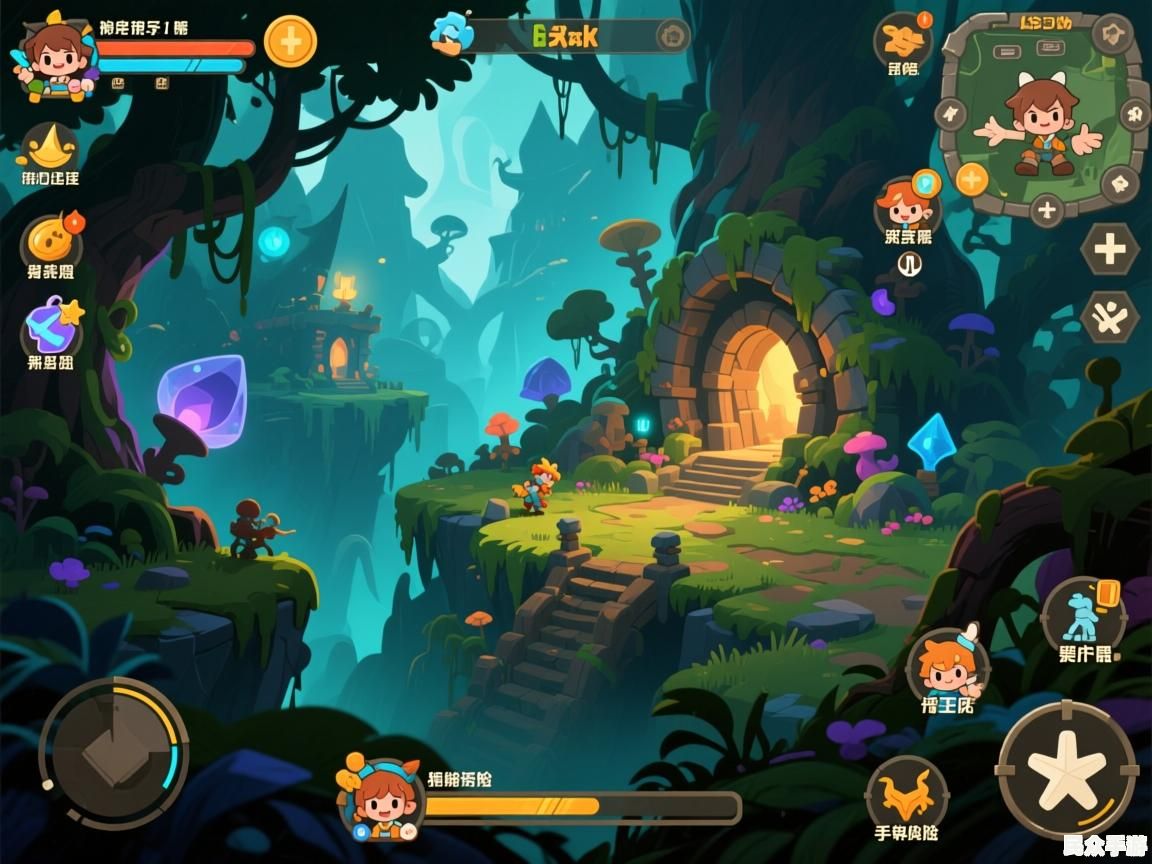Click the round button on the top bar

[672, 37]
